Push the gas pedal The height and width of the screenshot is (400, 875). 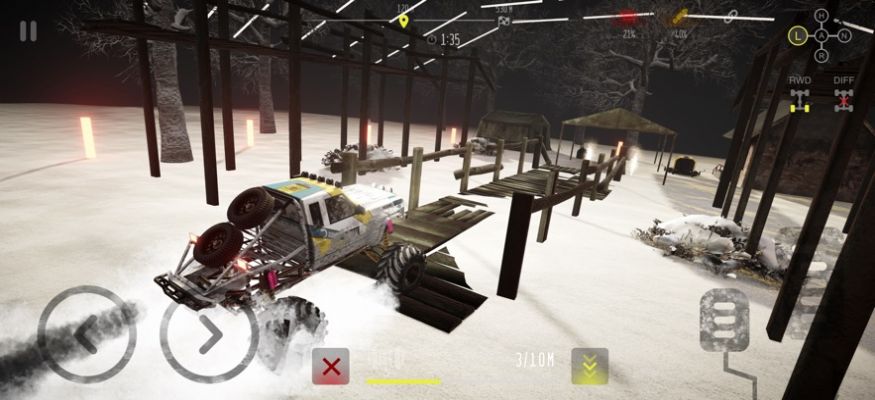click(724, 322)
